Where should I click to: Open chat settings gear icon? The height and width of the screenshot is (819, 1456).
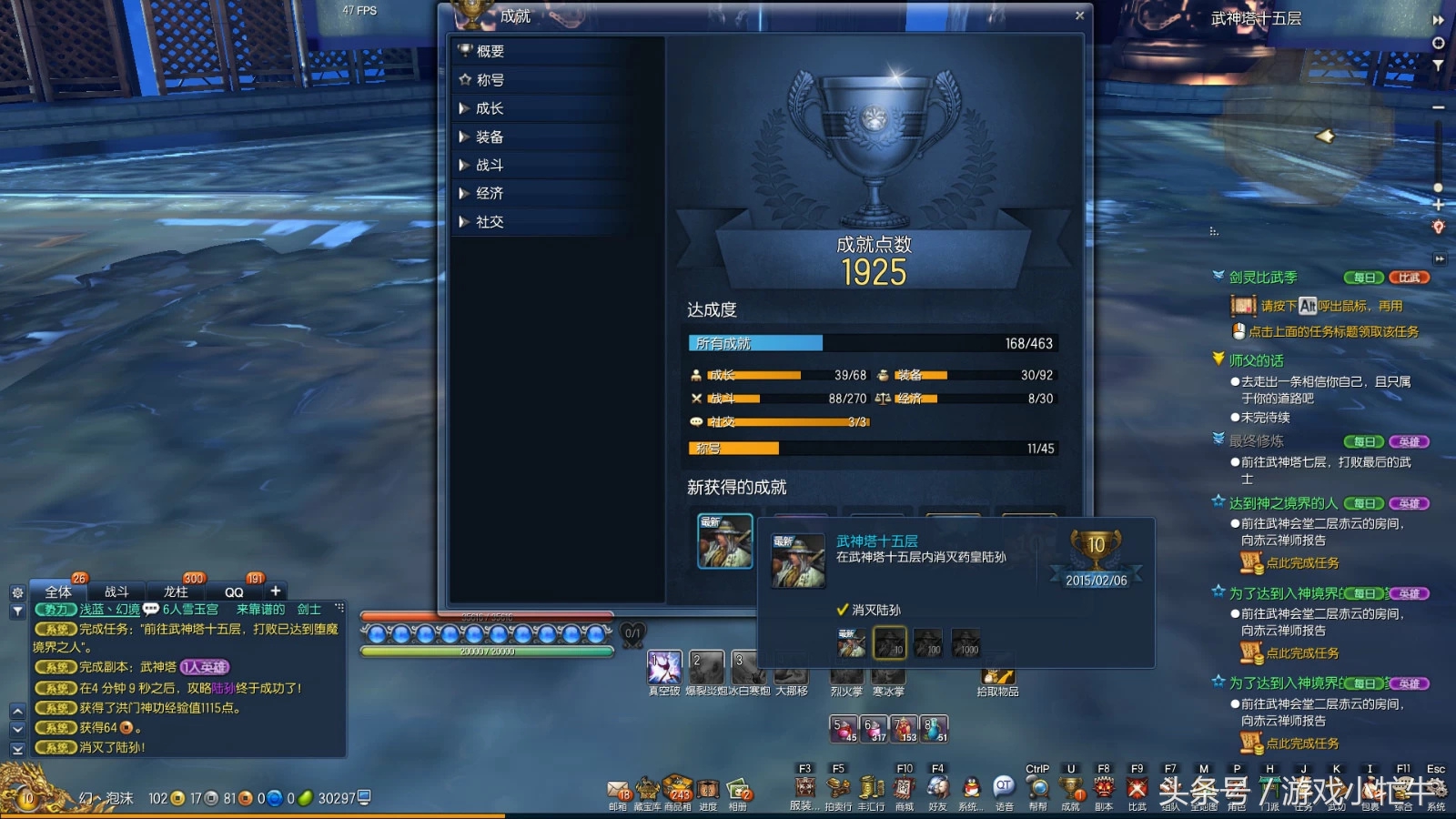coord(17,592)
